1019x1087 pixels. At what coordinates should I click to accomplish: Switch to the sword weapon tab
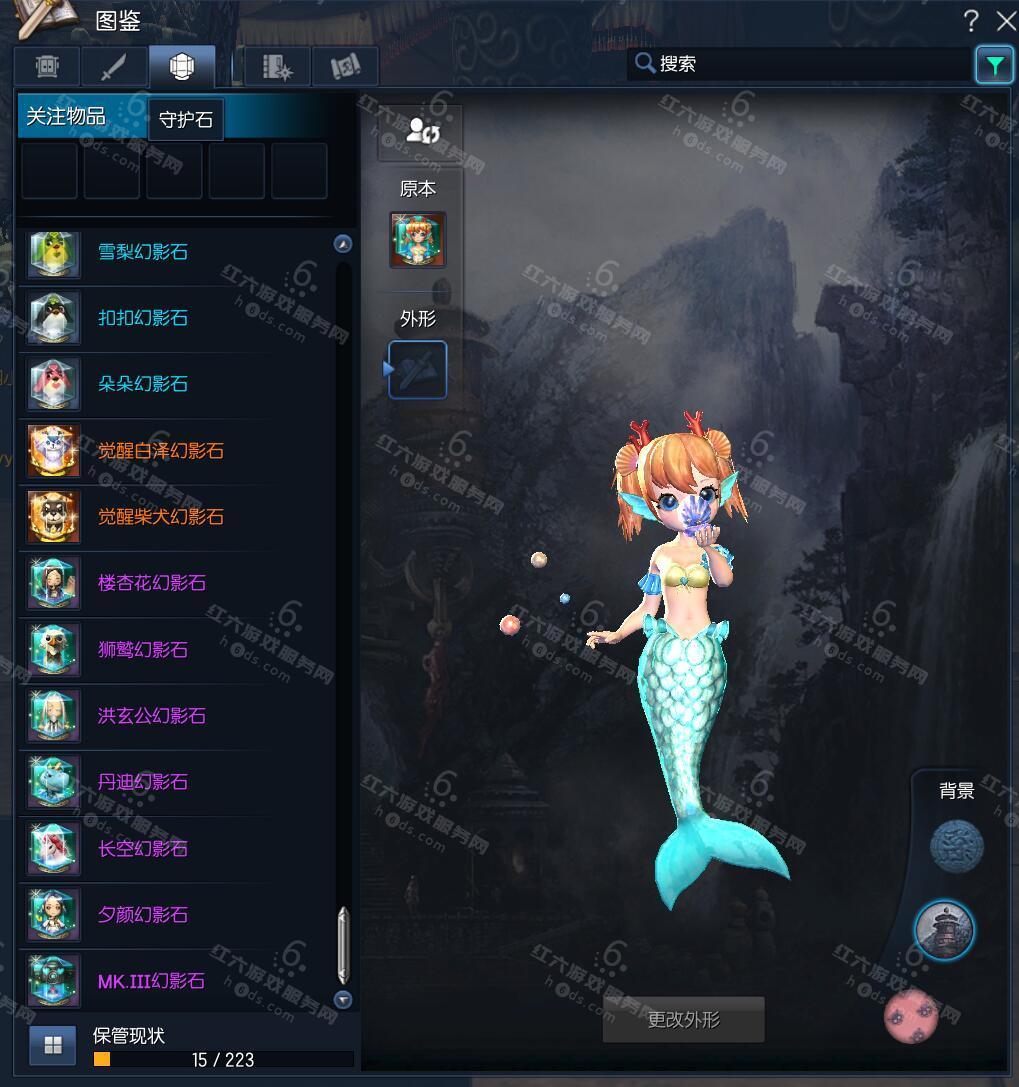pos(115,67)
